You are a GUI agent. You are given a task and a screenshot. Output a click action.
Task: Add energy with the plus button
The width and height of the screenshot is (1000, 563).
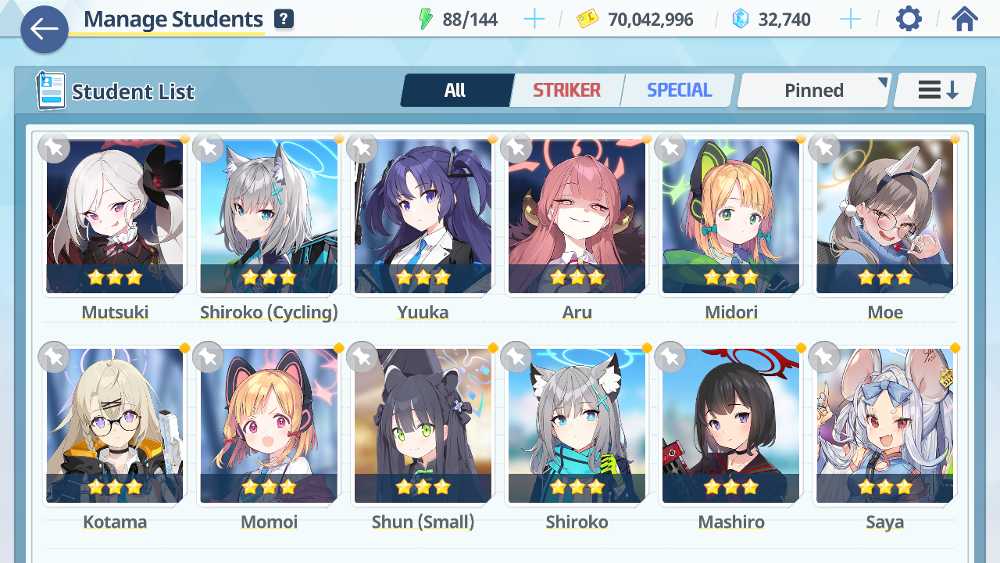pos(534,19)
